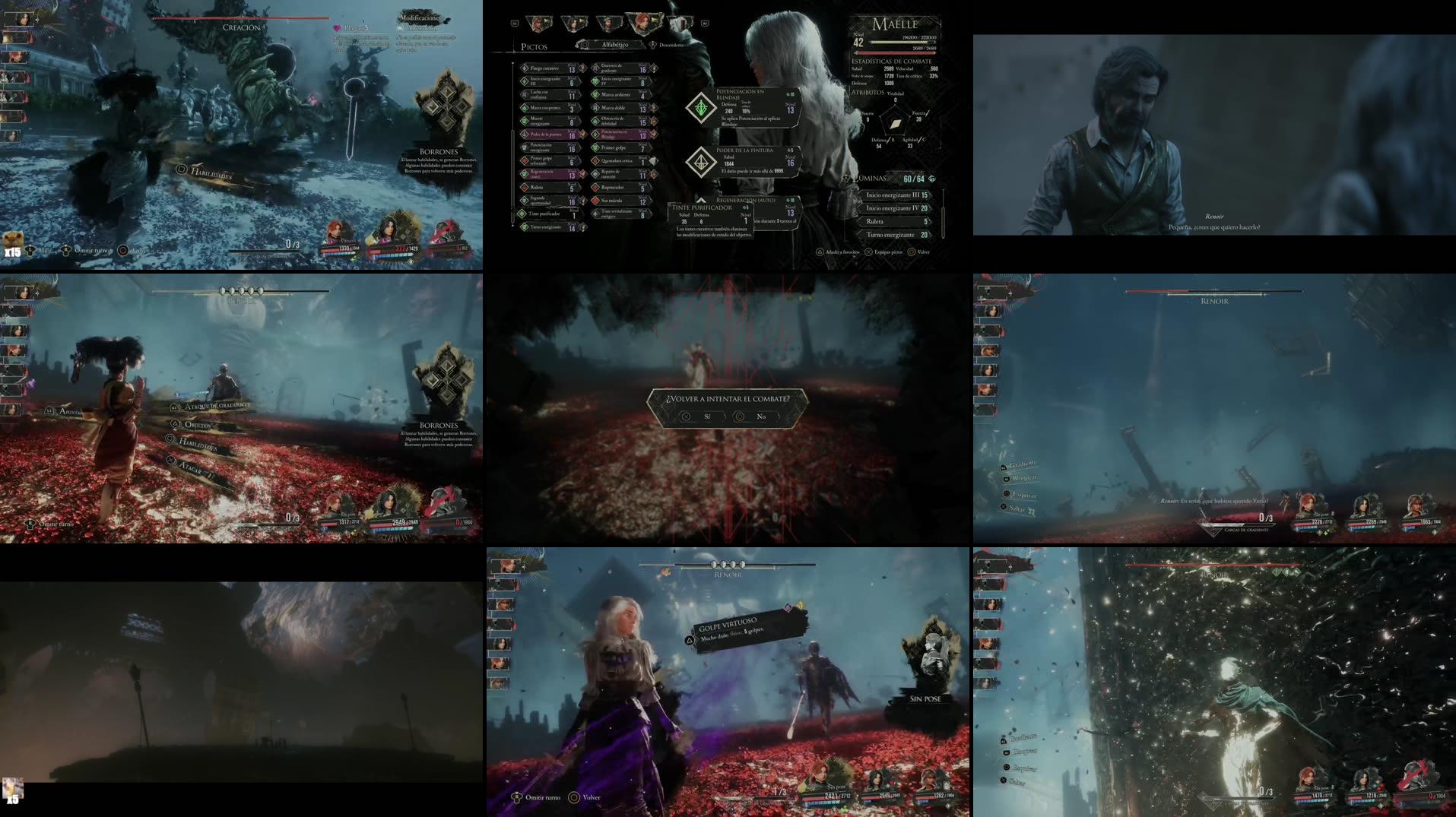
Task: Open the Pictos menu section
Action: pos(534,46)
